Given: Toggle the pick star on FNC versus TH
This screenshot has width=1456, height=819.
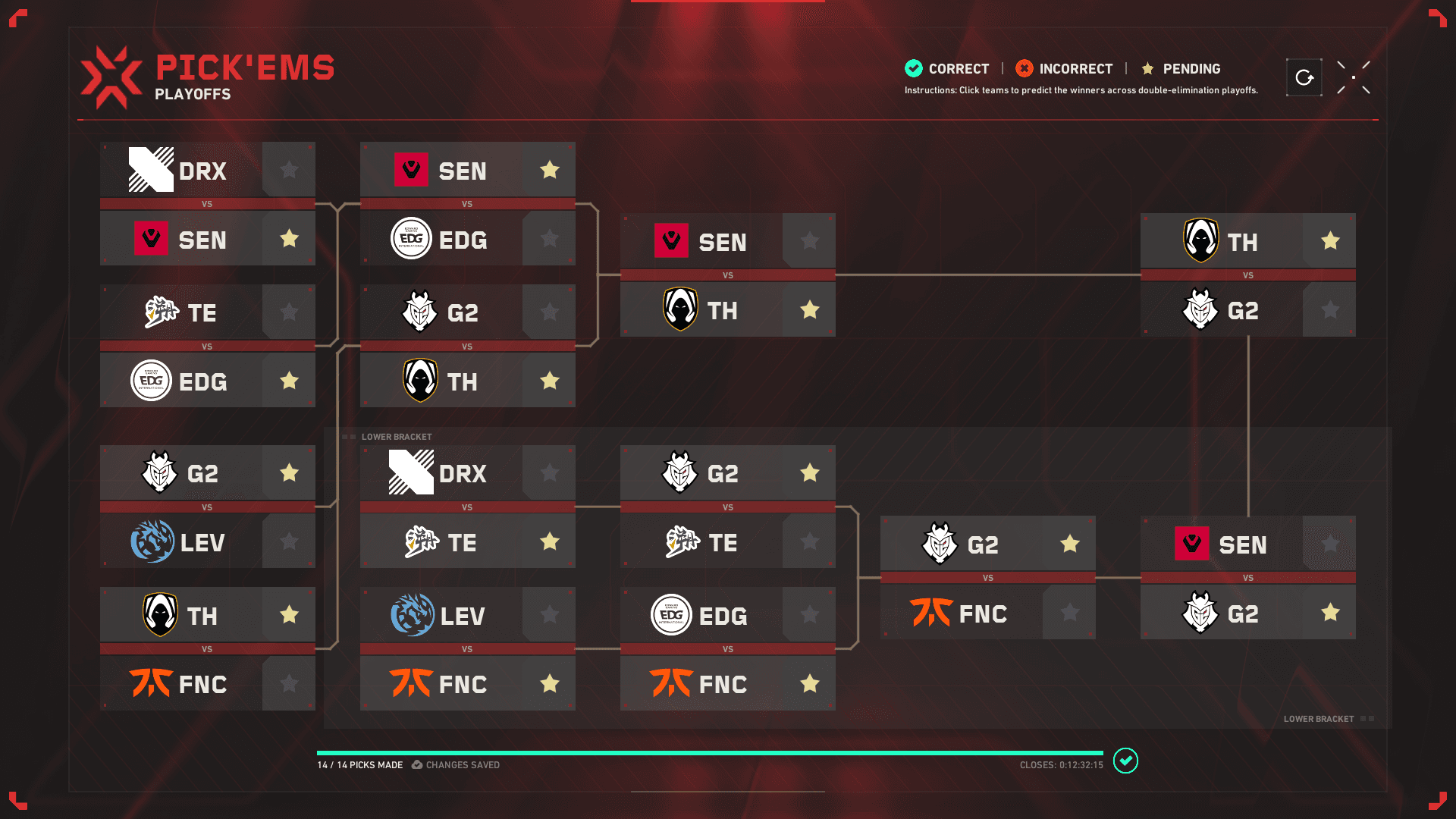Looking at the screenshot, I should [x=288, y=683].
